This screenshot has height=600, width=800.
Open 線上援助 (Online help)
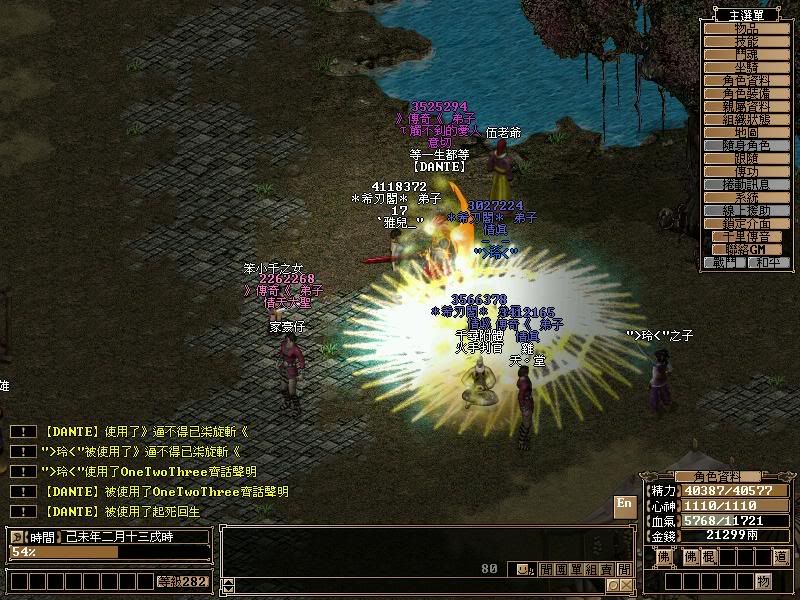click(745, 210)
